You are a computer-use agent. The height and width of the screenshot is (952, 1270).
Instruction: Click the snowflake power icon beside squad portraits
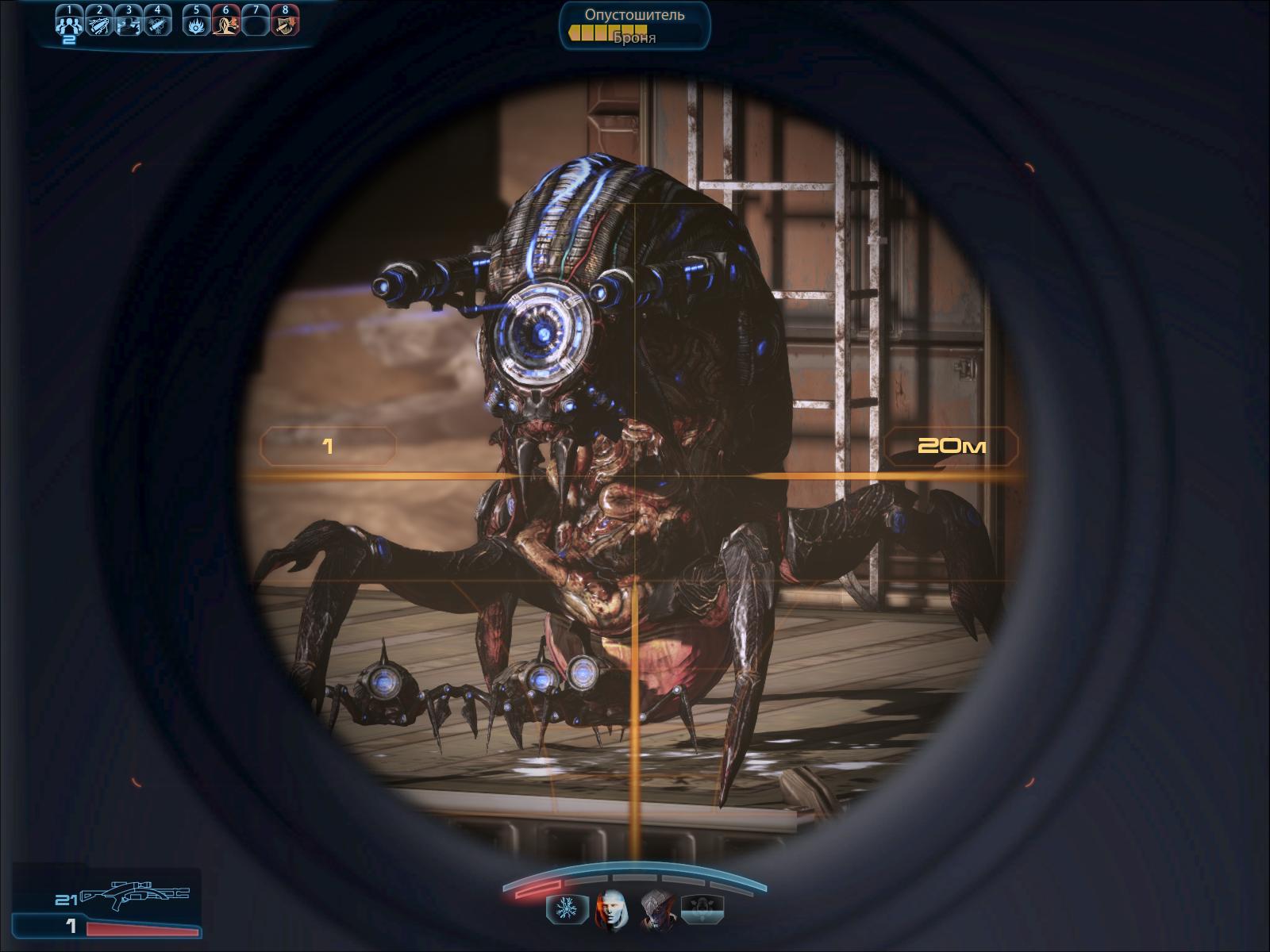tap(567, 909)
